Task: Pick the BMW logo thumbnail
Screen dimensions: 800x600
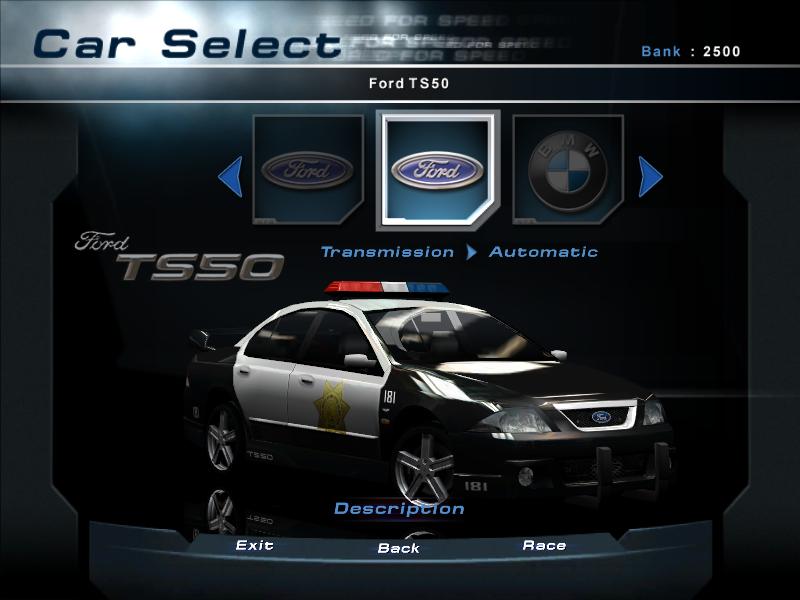Action: [x=567, y=169]
